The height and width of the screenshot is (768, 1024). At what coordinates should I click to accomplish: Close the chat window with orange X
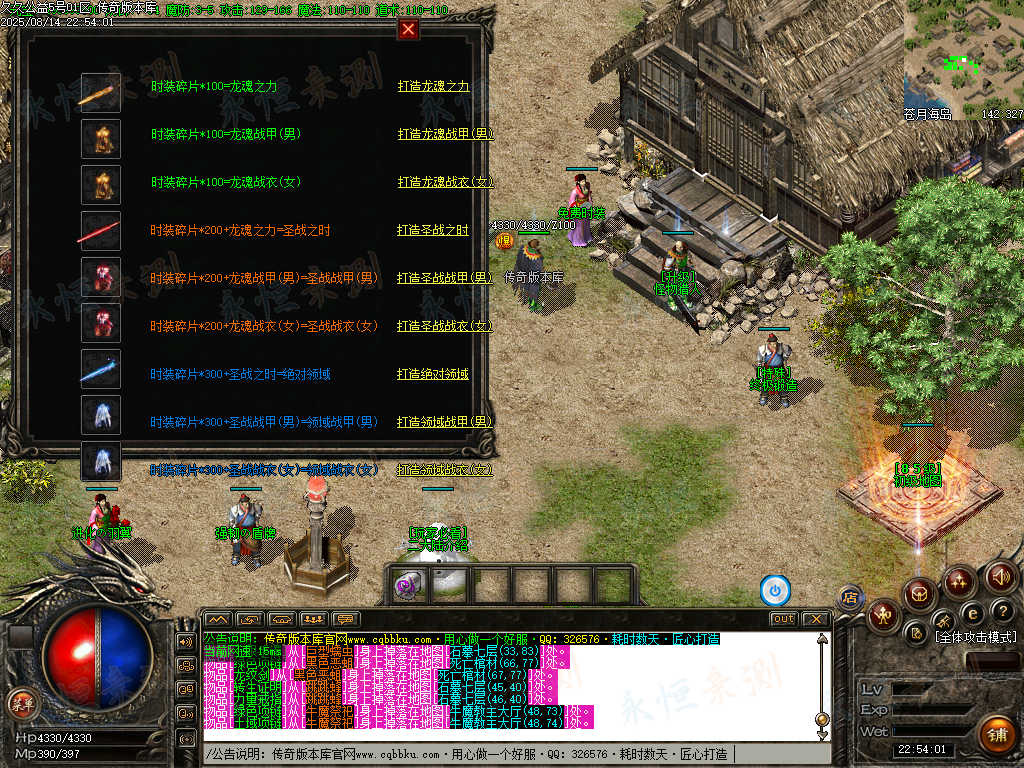(x=815, y=619)
